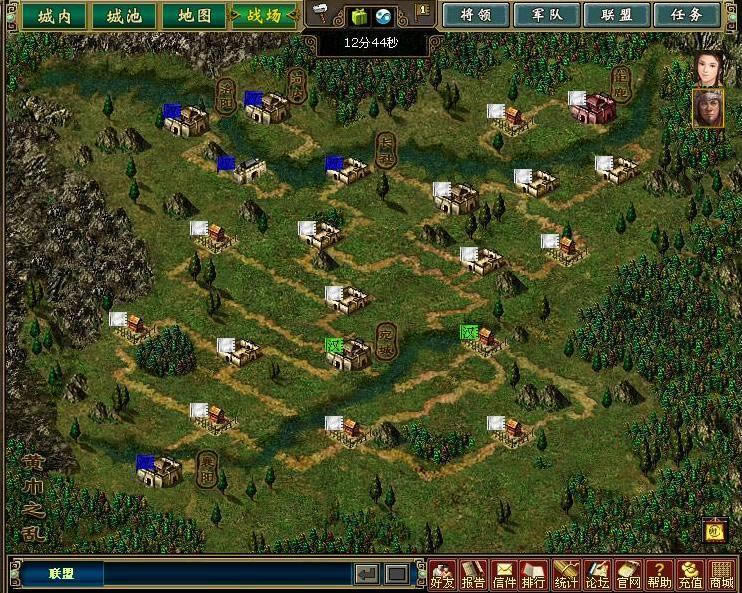Open the 城池 (City) view tab

pos(124,15)
